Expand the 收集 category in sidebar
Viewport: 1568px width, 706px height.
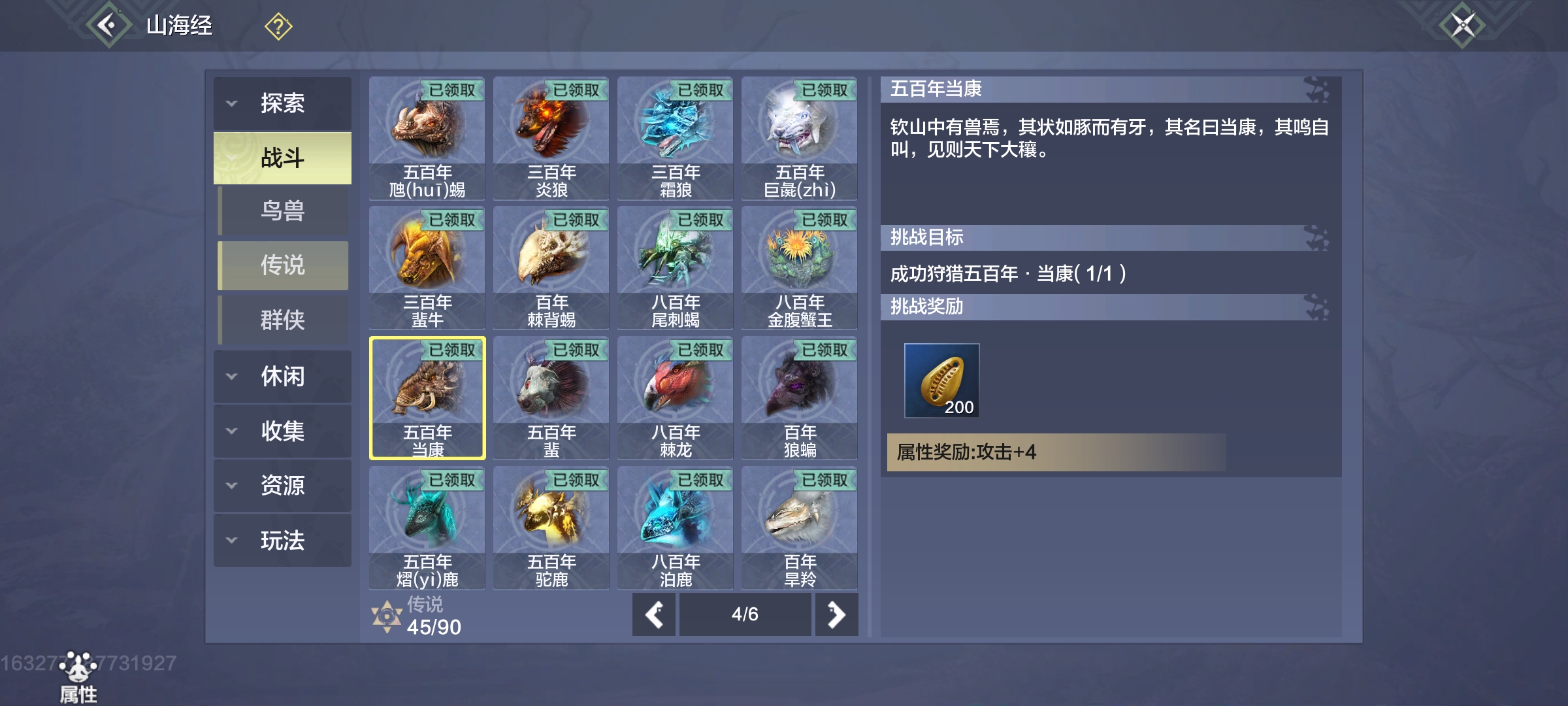(282, 431)
